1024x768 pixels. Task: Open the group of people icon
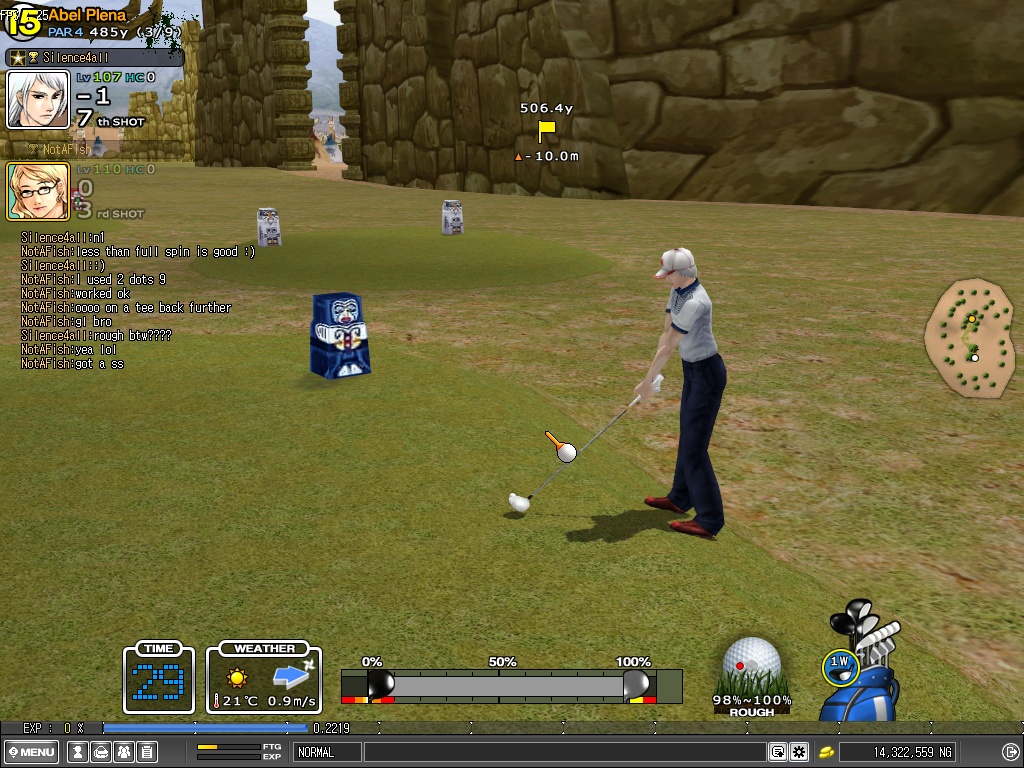click(123, 752)
